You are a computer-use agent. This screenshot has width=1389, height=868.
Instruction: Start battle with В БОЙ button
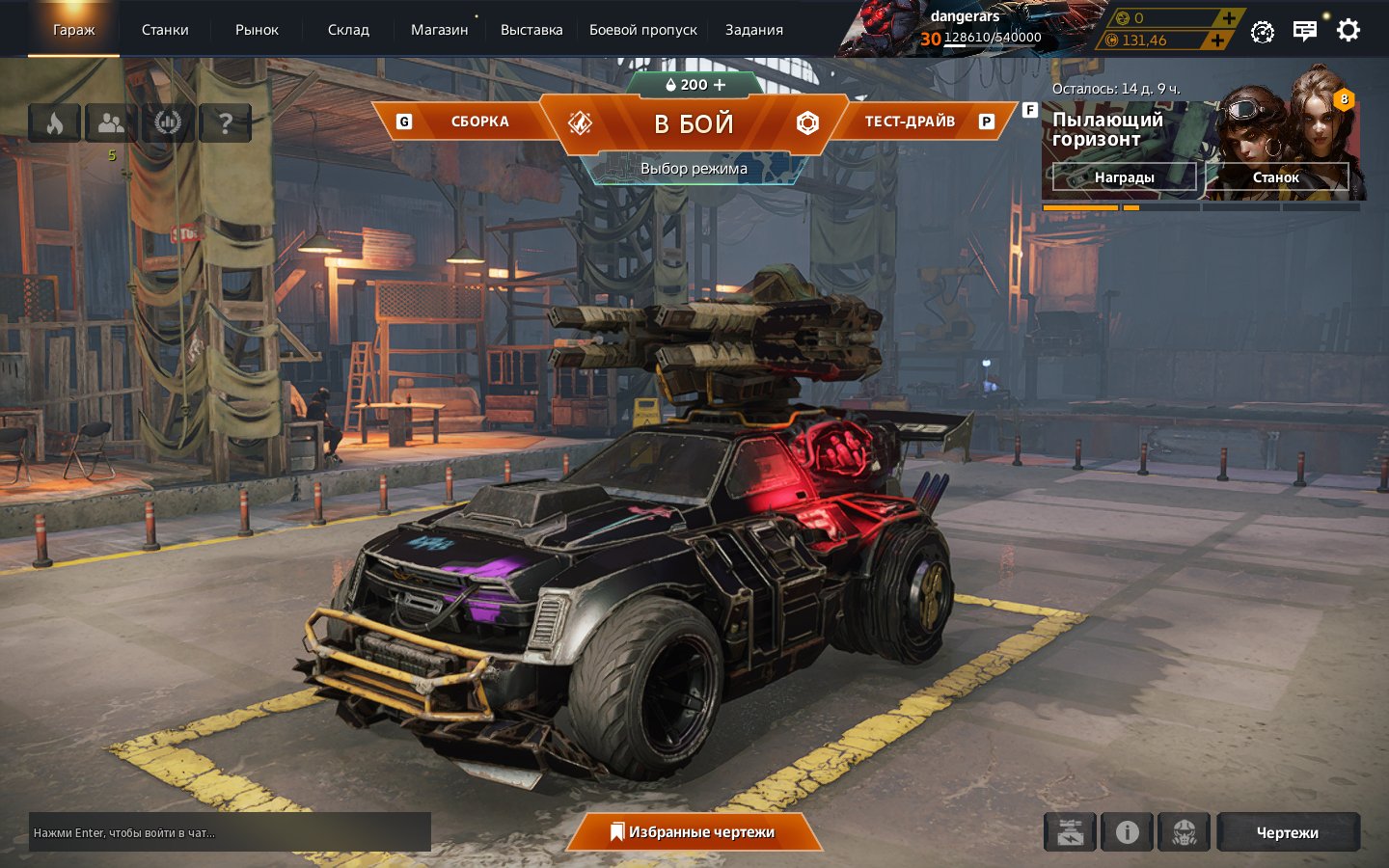coord(694,123)
